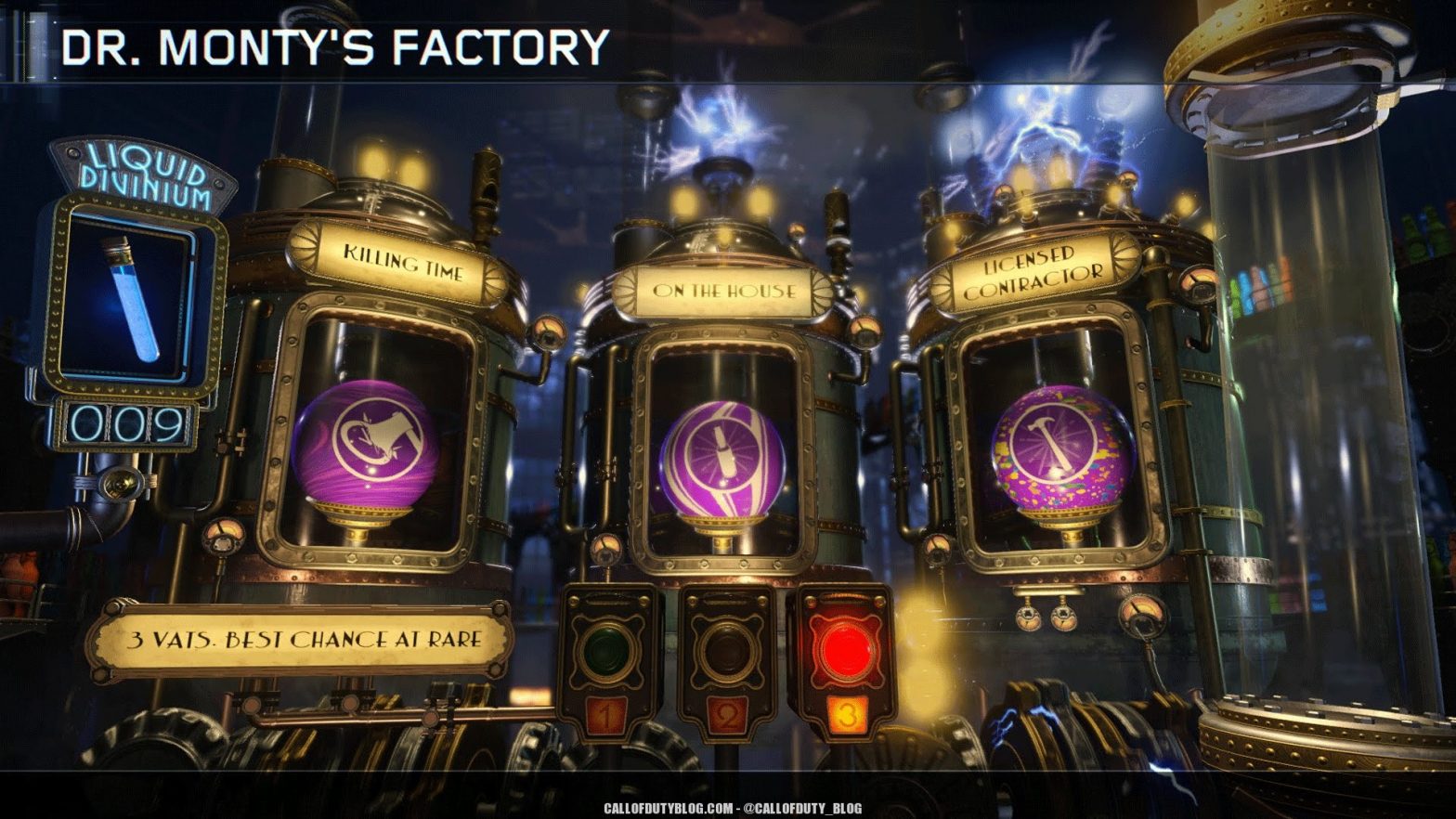The height and width of the screenshot is (819, 1456).
Task: Click the Liquid Divinium counter showing 009
Action: coord(127,422)
